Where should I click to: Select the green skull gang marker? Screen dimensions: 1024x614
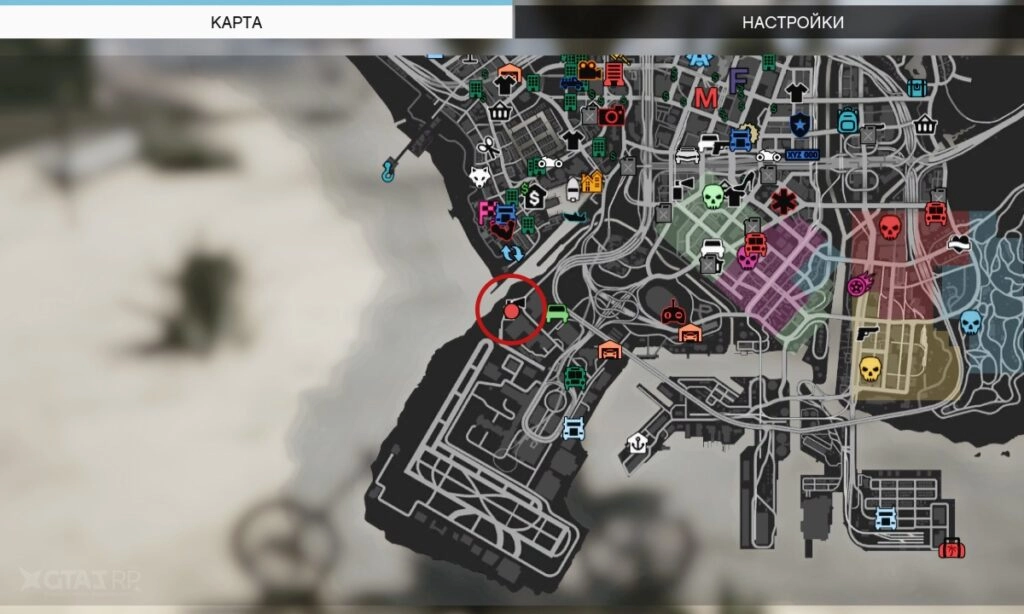[712, 195]
